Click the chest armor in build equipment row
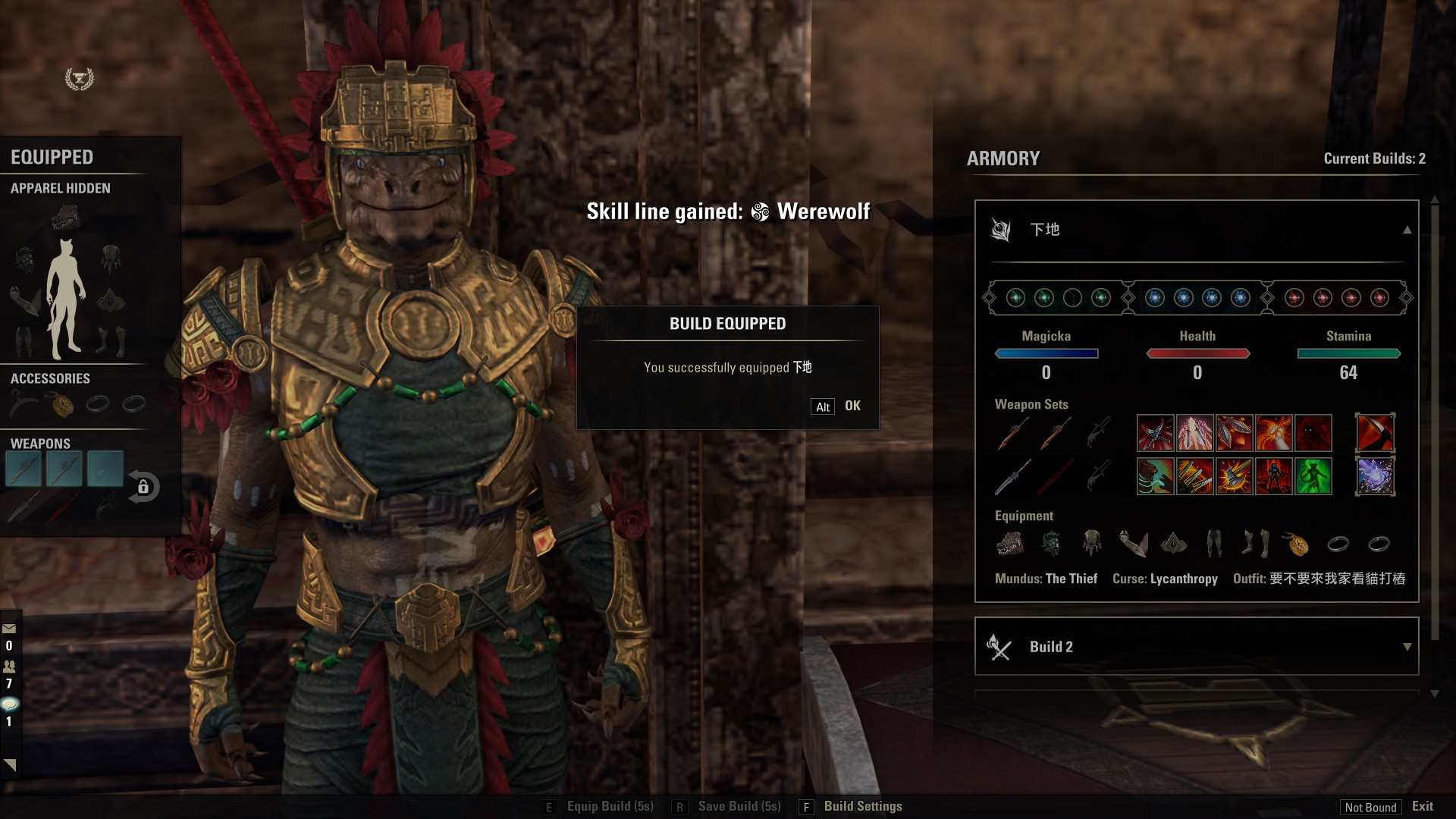This screenshot has width=1456, height=819. click(x=1091, y=543)
